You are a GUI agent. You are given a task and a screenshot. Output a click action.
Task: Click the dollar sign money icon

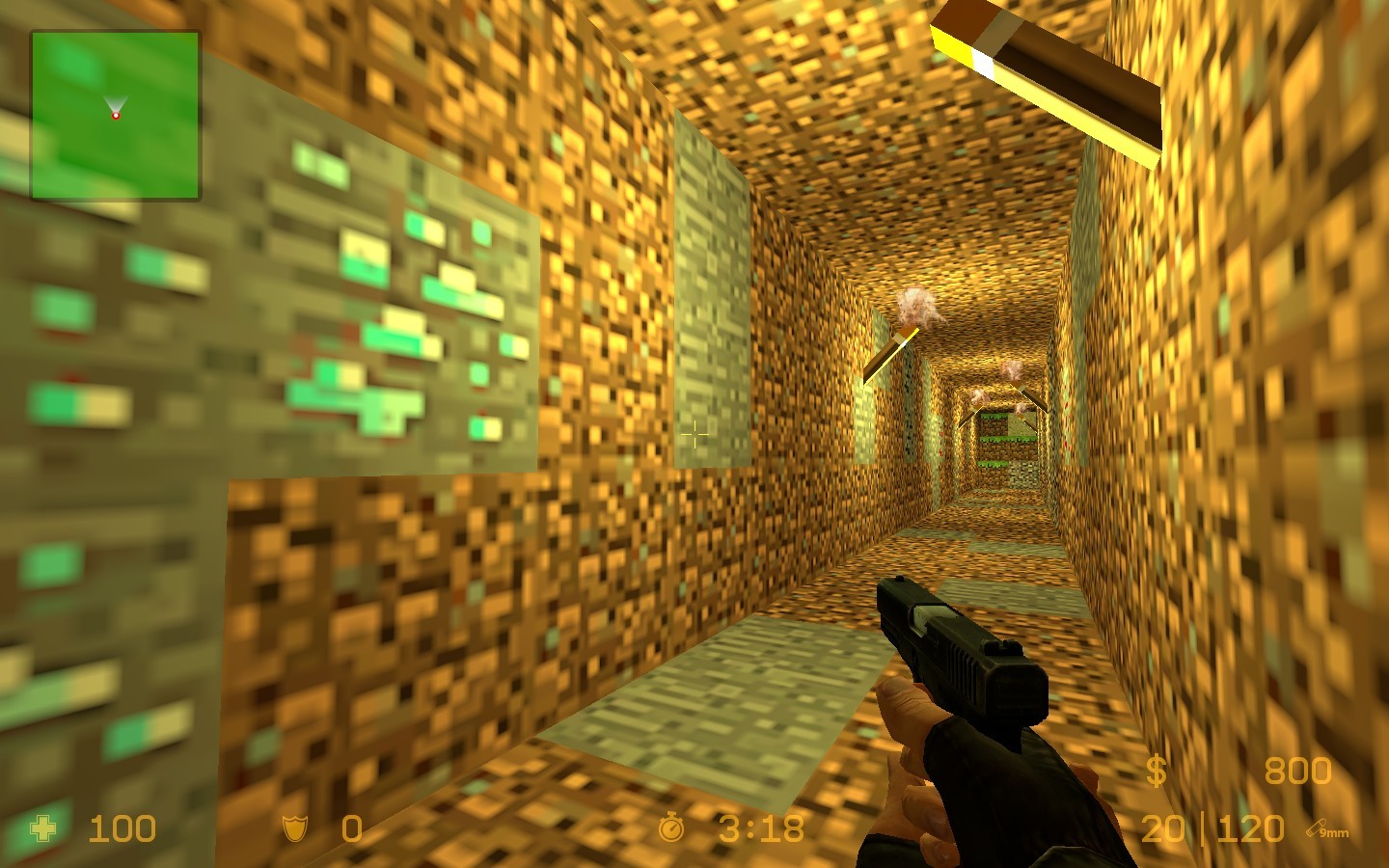(x=1157, y=771)
